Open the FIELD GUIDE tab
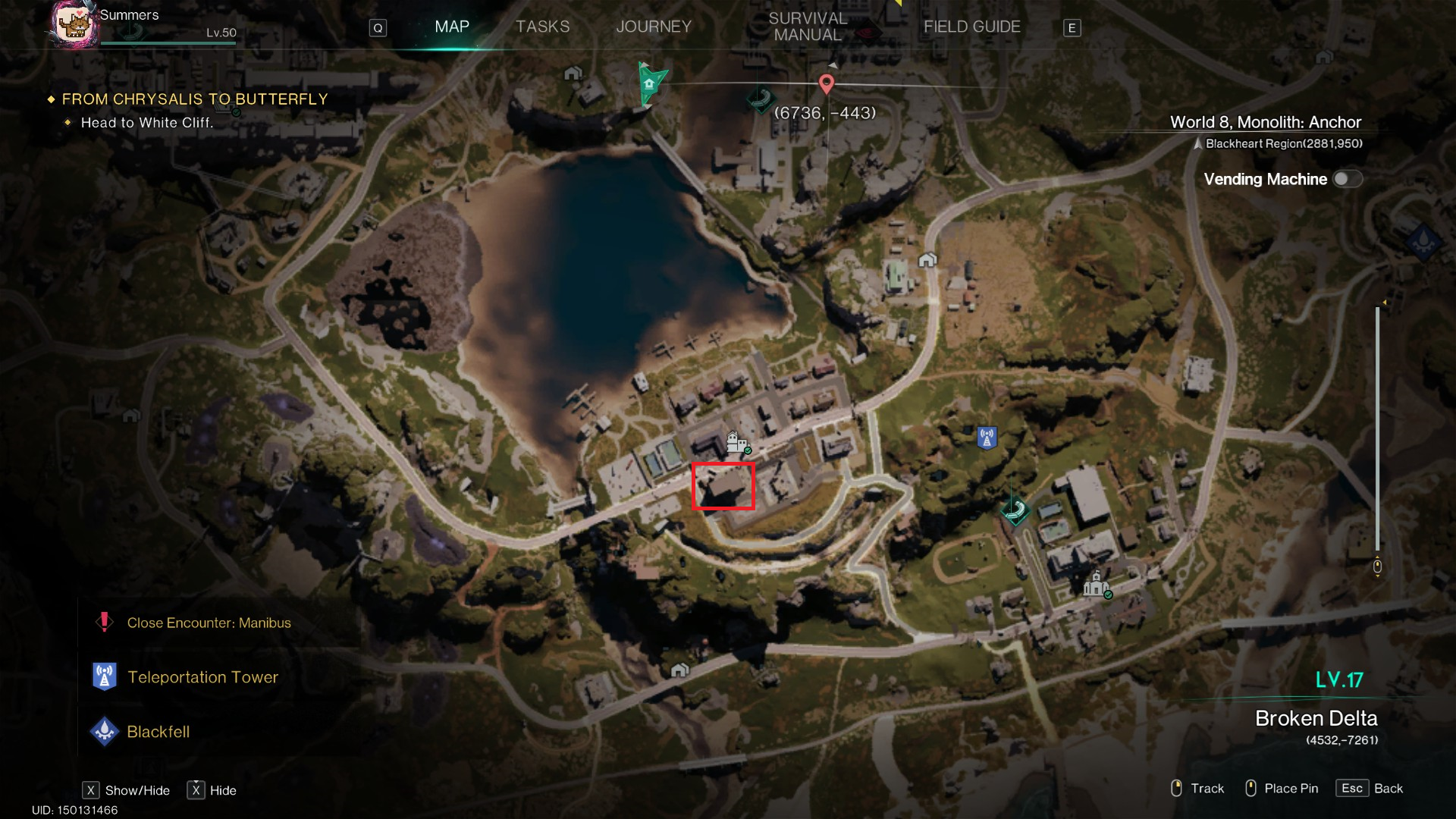This screenshot has width=1456, height=819. [x=972, y=26]
